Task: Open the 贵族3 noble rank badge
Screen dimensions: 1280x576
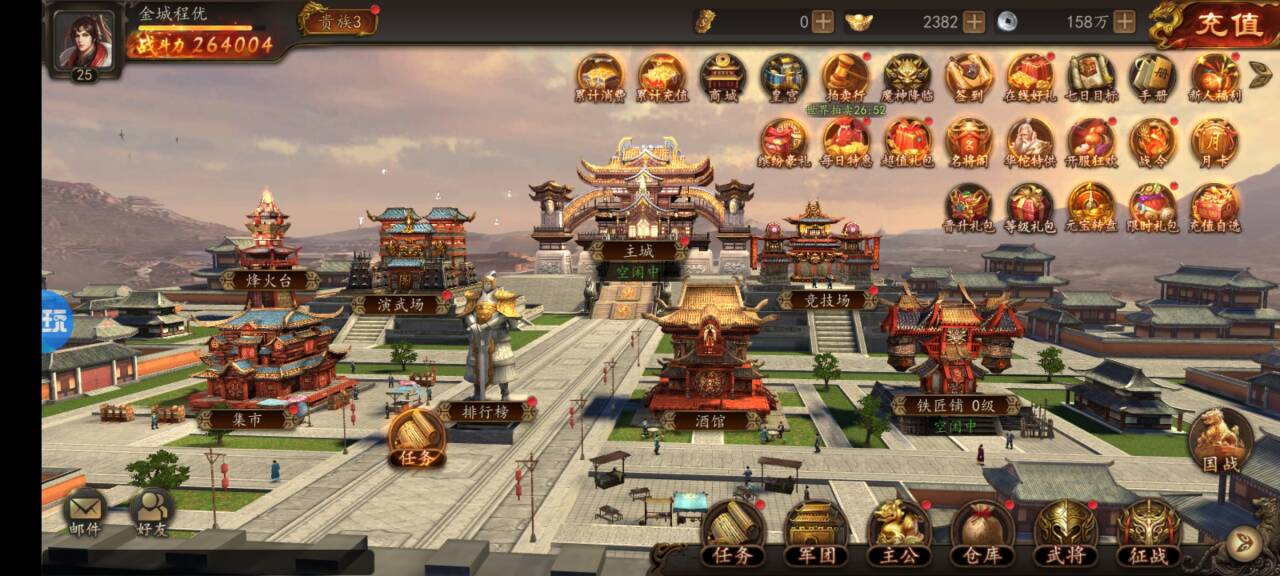Action: pos(340,21)
